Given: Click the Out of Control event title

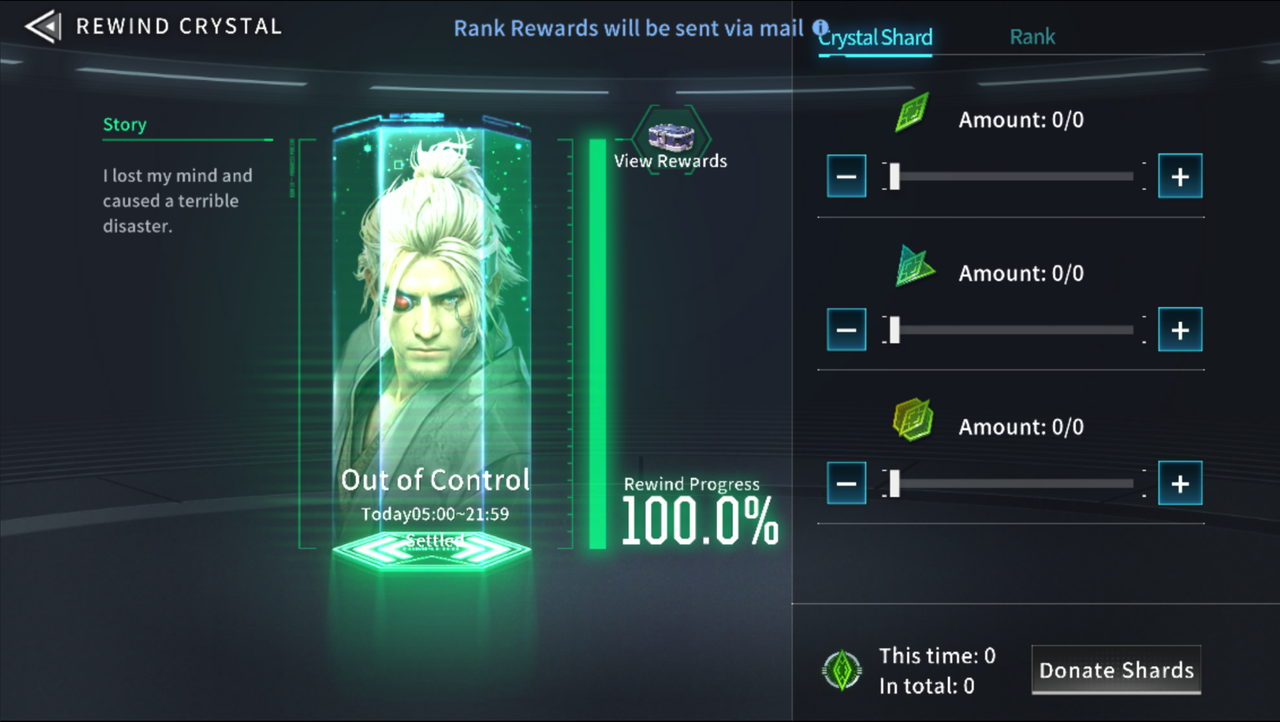Looking at the screenshot, I should point(436,480).
